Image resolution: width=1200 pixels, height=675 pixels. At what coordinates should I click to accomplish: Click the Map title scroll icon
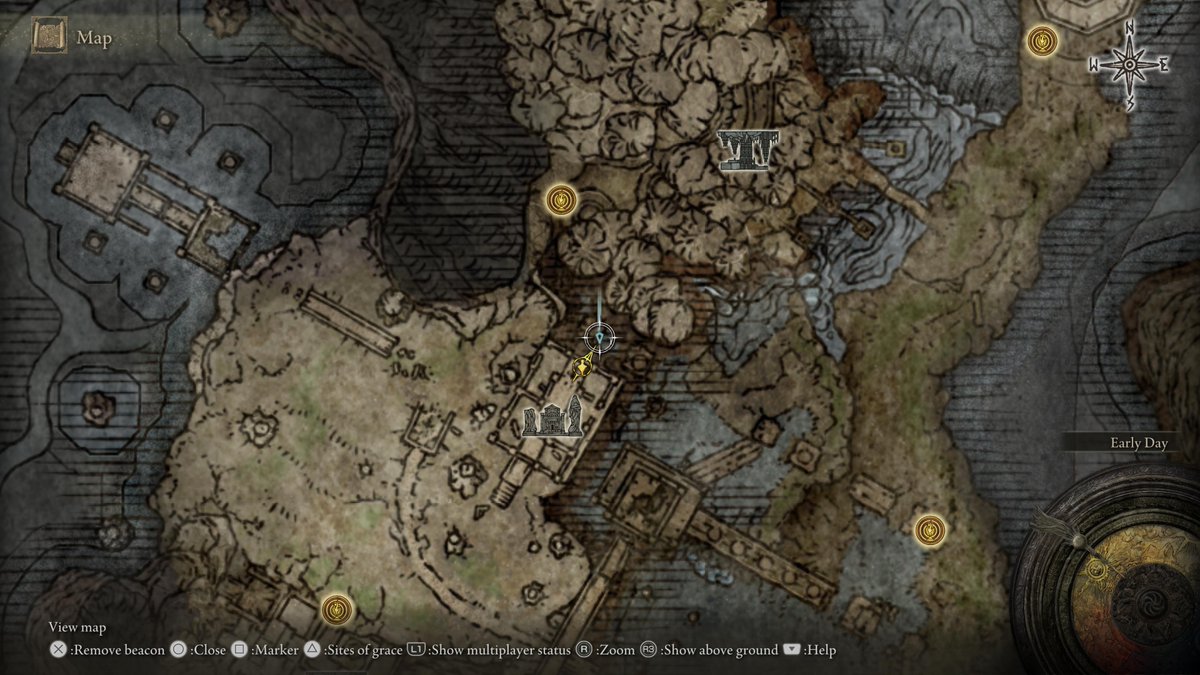click(48, 38)
